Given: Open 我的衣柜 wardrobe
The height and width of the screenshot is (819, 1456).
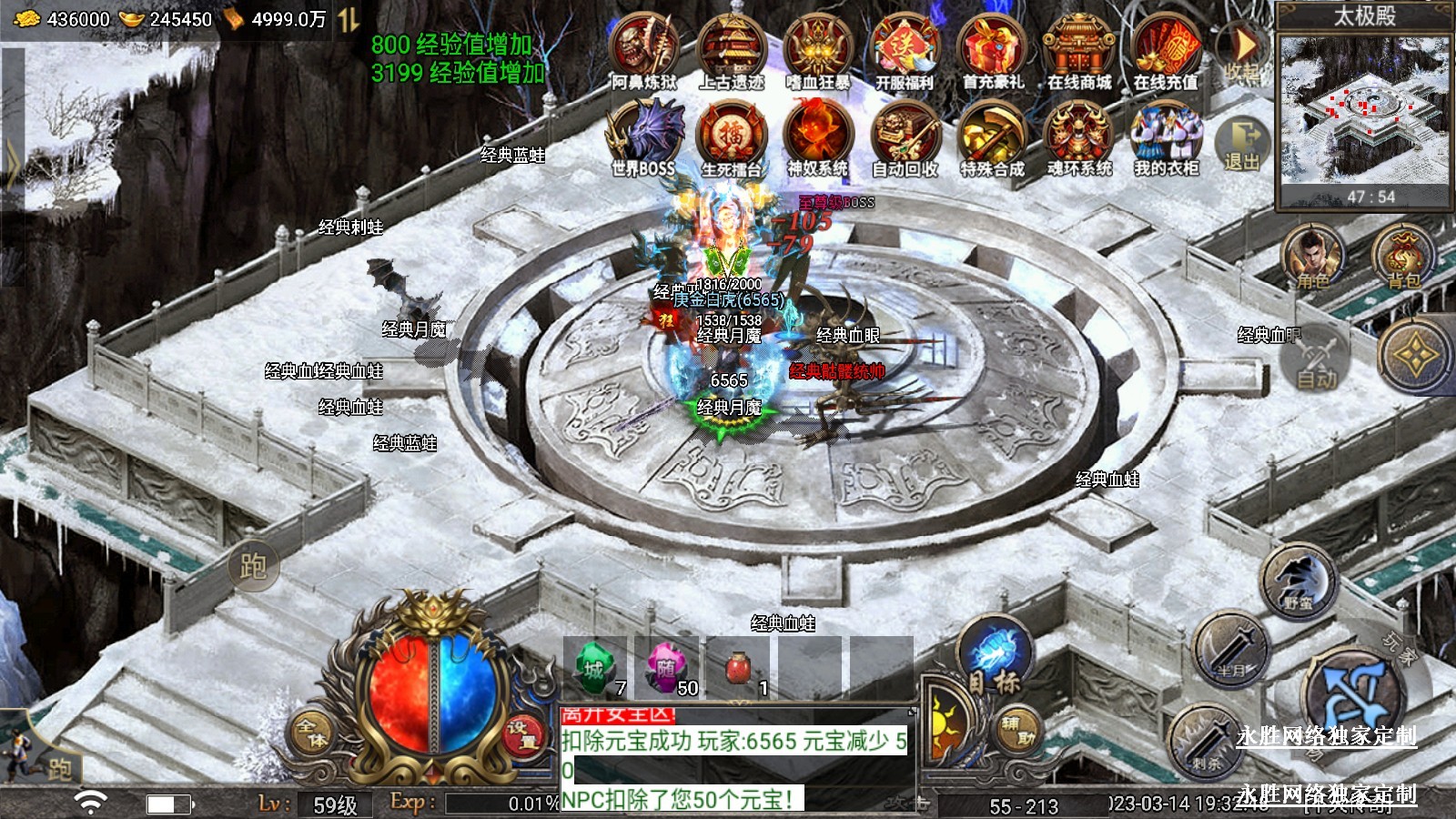Looking at the screenshot, I should [1166, 137].
